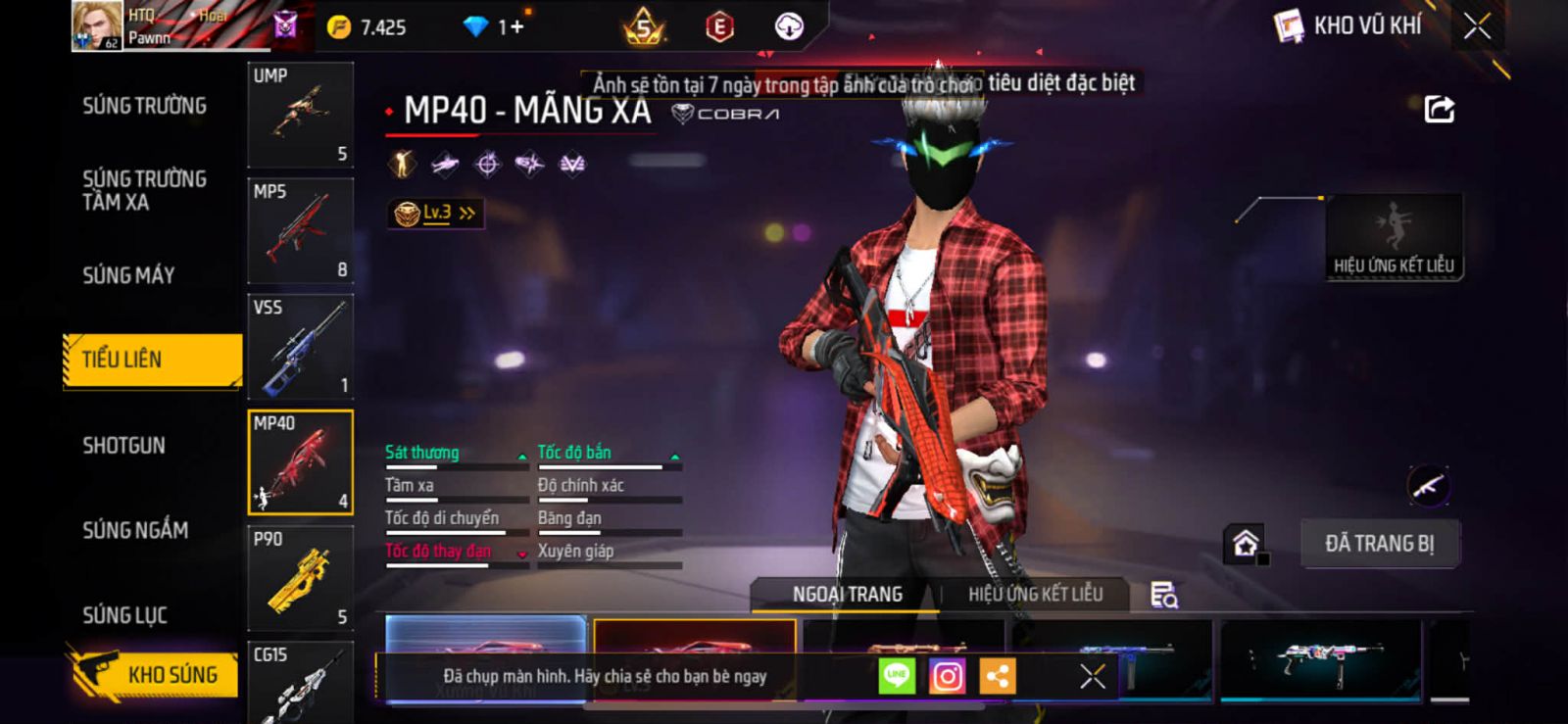Select the UMP weapon tile
The image size is (1568, 724).
coord(300,115)
